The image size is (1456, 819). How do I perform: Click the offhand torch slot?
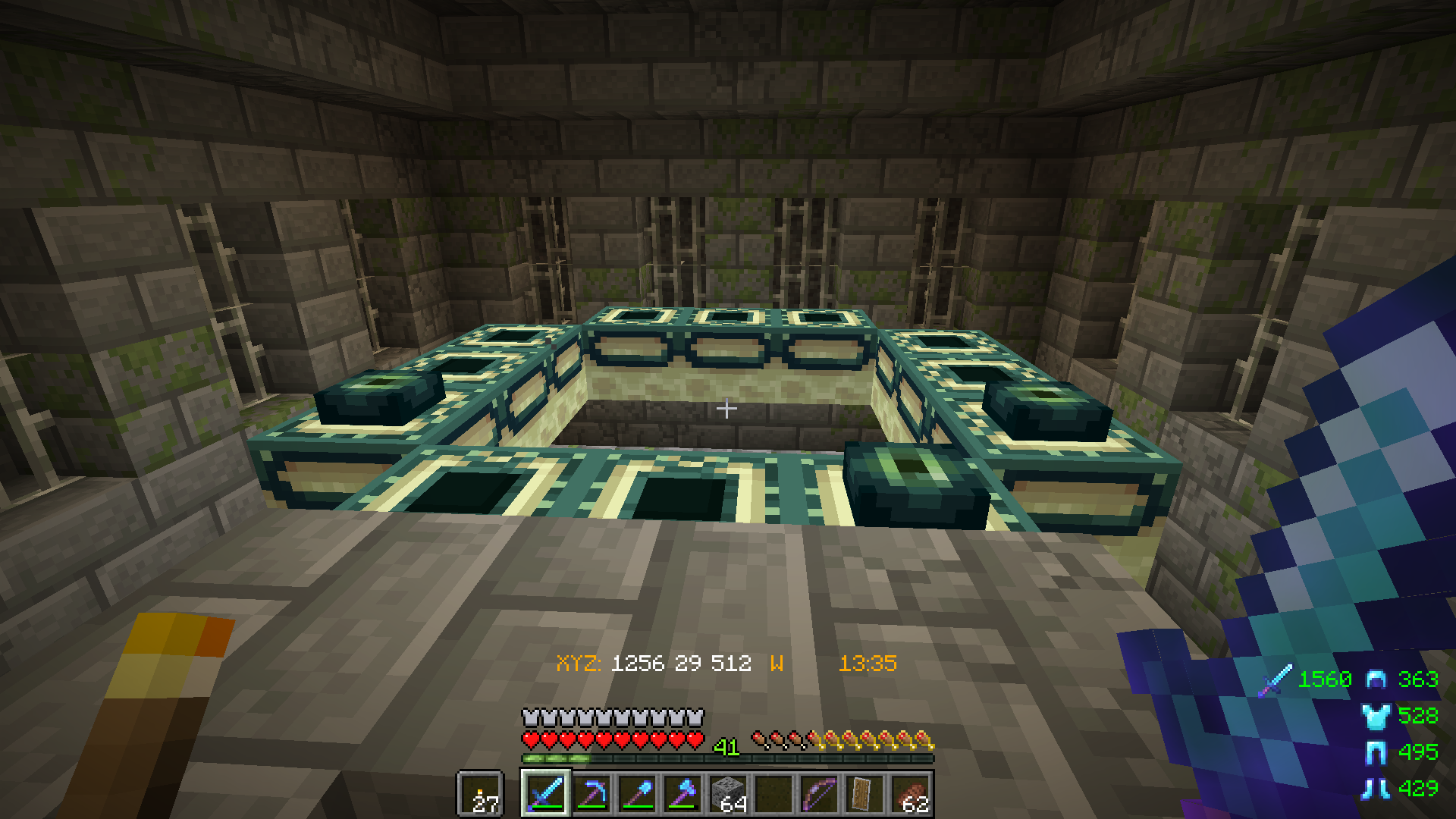click(480, 794)
